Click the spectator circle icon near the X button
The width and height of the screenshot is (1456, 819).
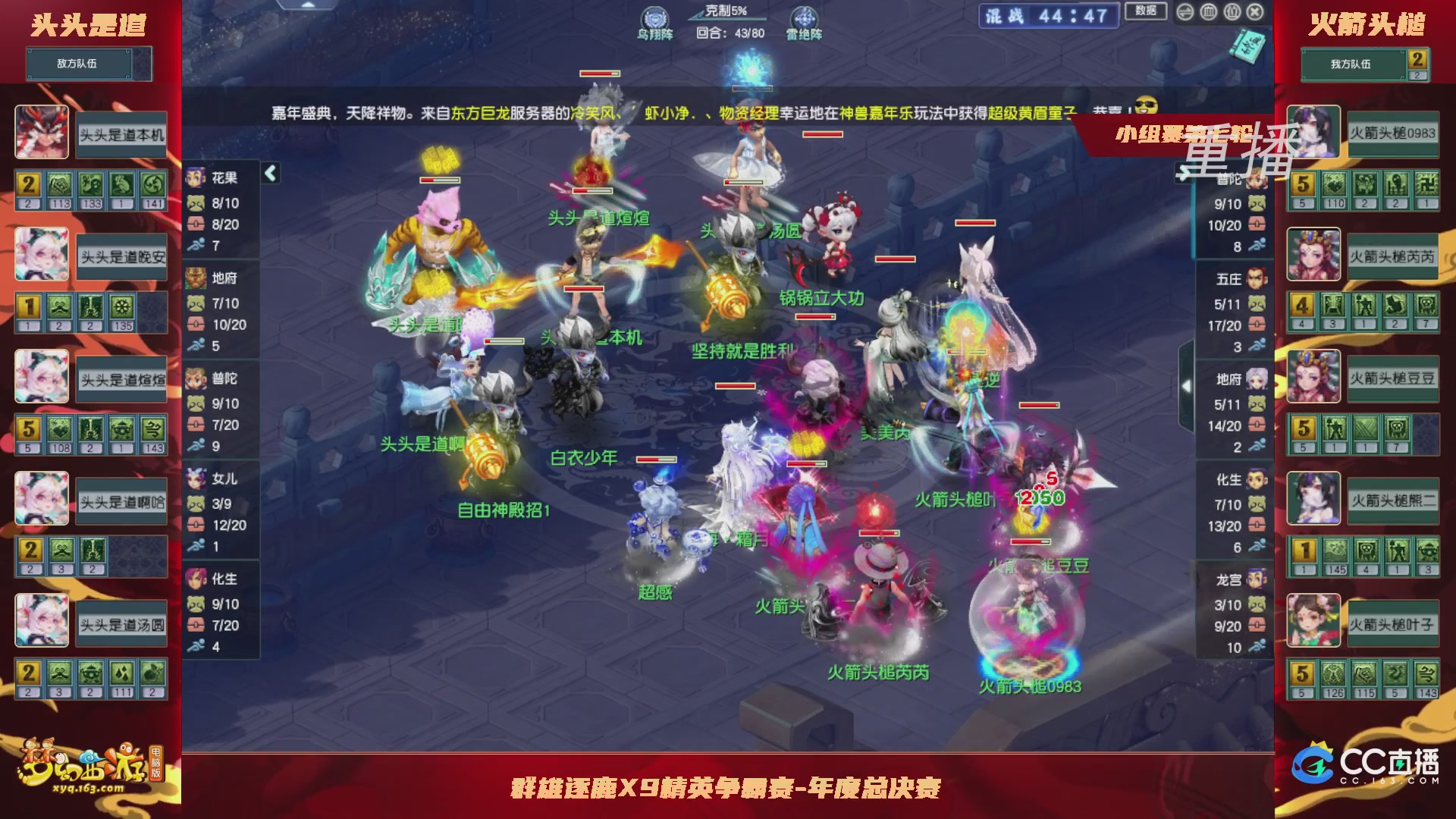click(x=1233, y=12)
